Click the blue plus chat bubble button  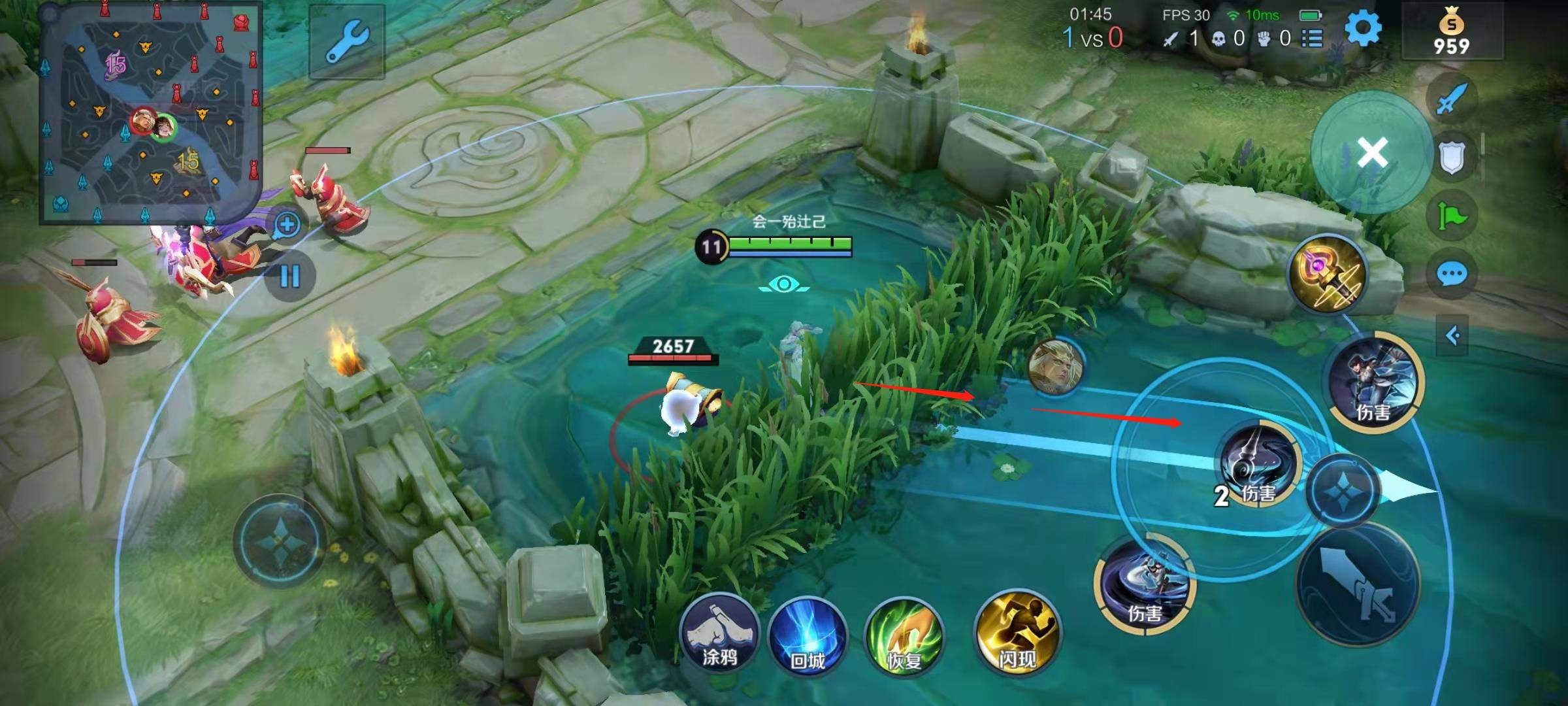287,226
